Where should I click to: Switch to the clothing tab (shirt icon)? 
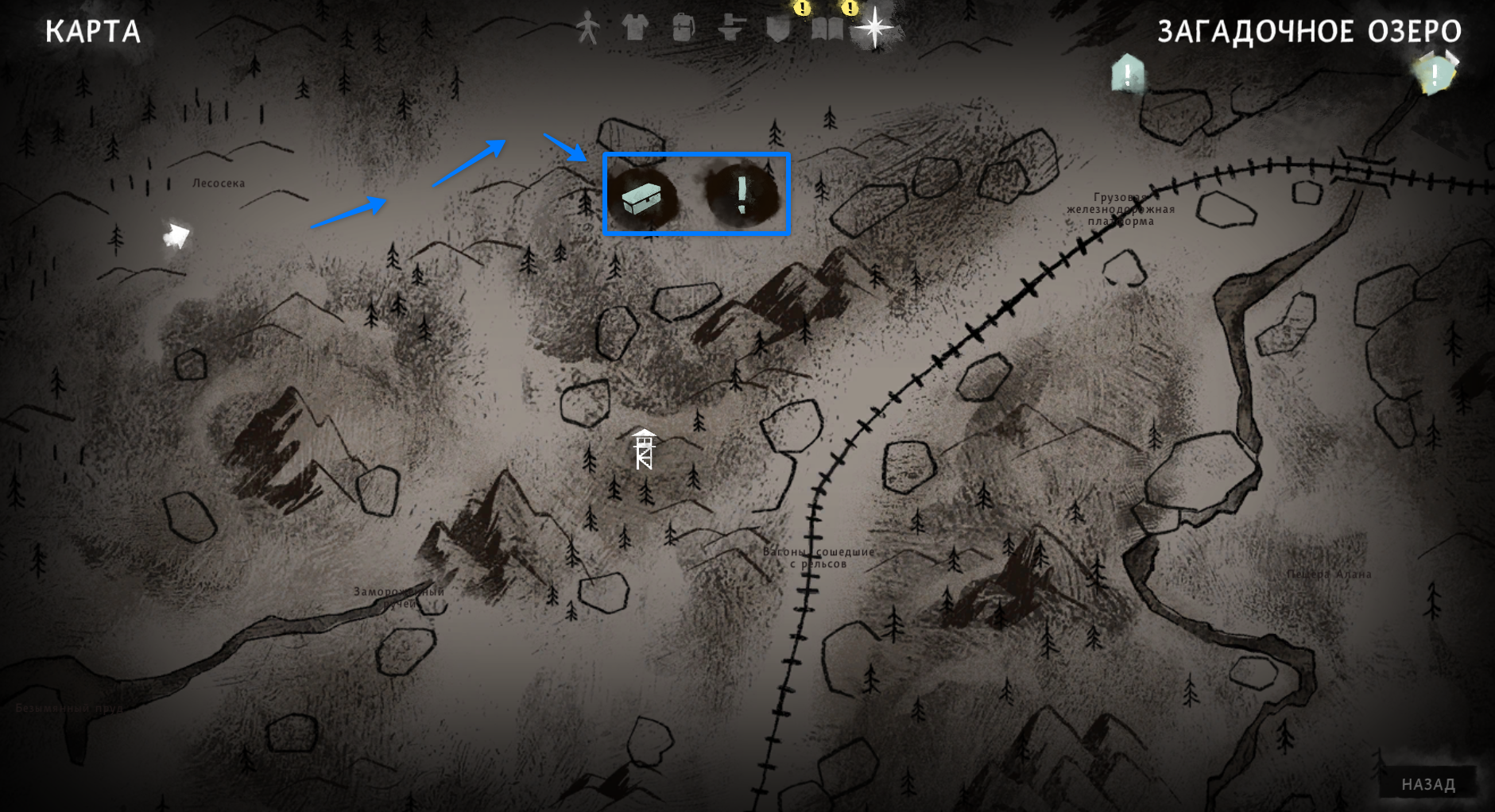635,28
